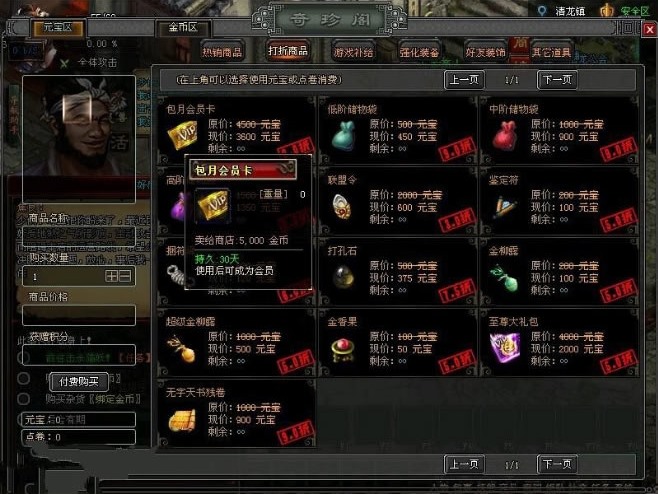This screenshot has width=658, height=494.
Task: Click the 付费购买 purchase button
Action: (79, 381)
